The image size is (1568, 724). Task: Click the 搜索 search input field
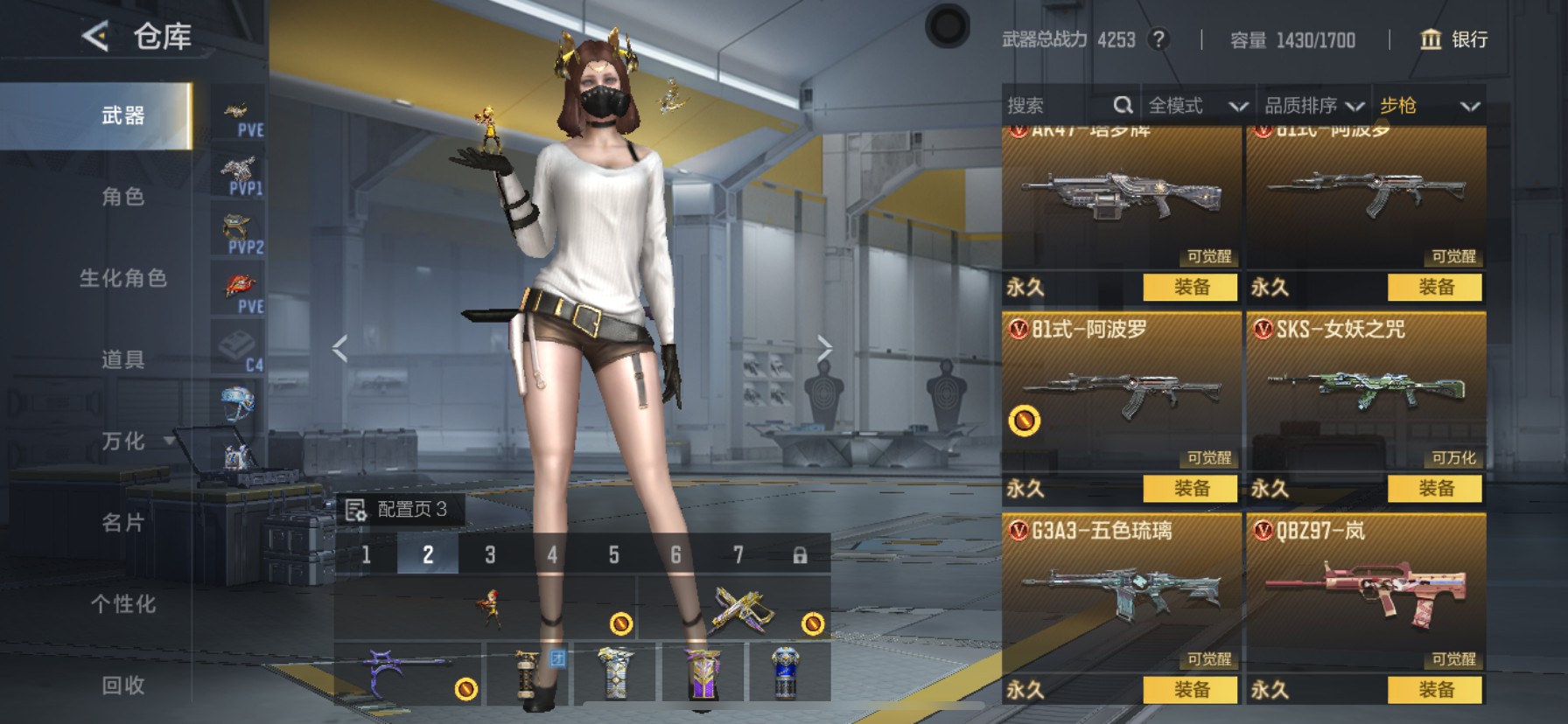point(1050,105)
